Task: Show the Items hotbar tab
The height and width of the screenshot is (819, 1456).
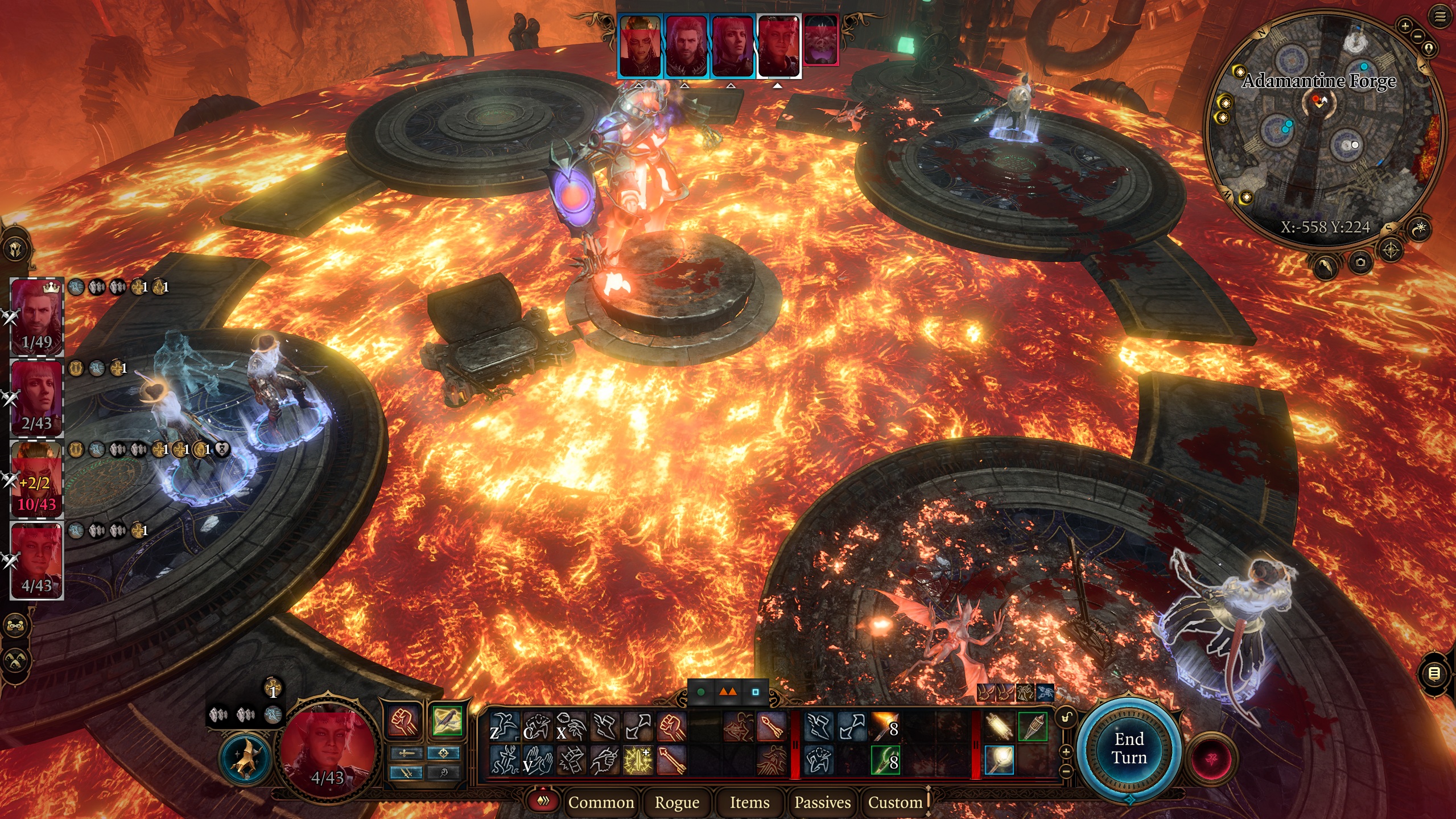Action: pos(749,802)
